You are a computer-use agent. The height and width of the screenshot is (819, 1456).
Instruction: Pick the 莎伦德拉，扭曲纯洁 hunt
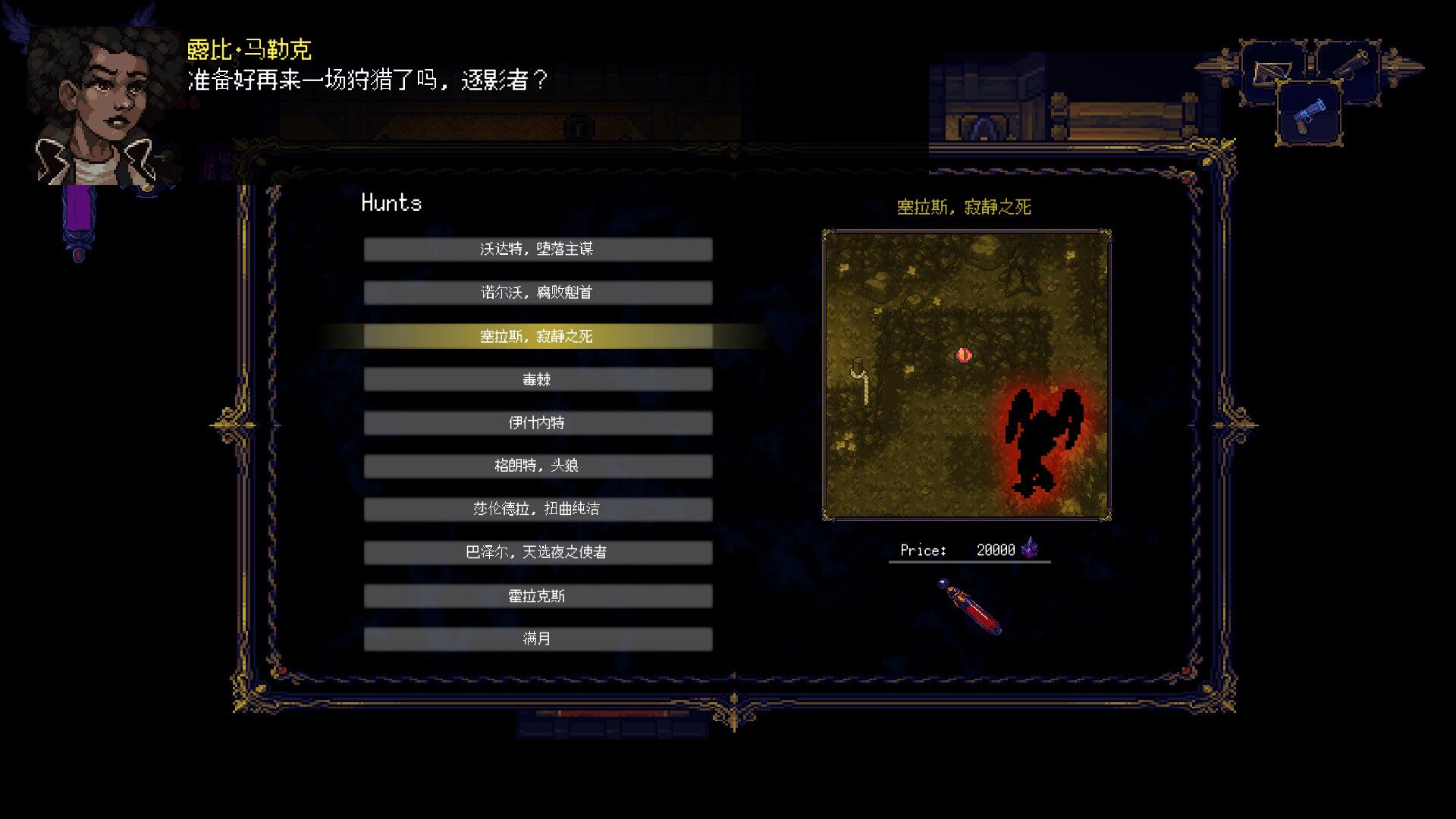point(538,509)
